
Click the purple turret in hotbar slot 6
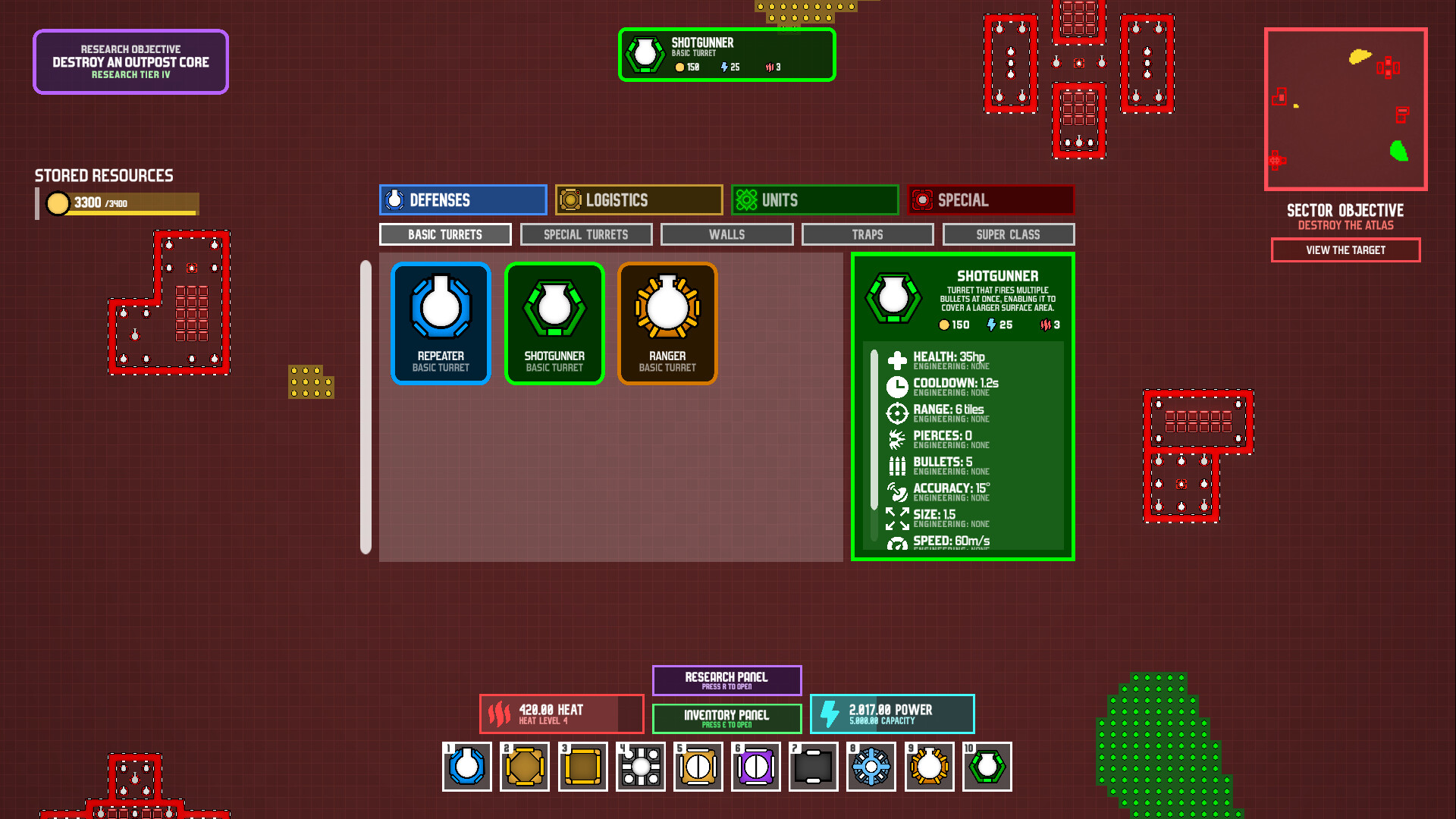(755, 767)
